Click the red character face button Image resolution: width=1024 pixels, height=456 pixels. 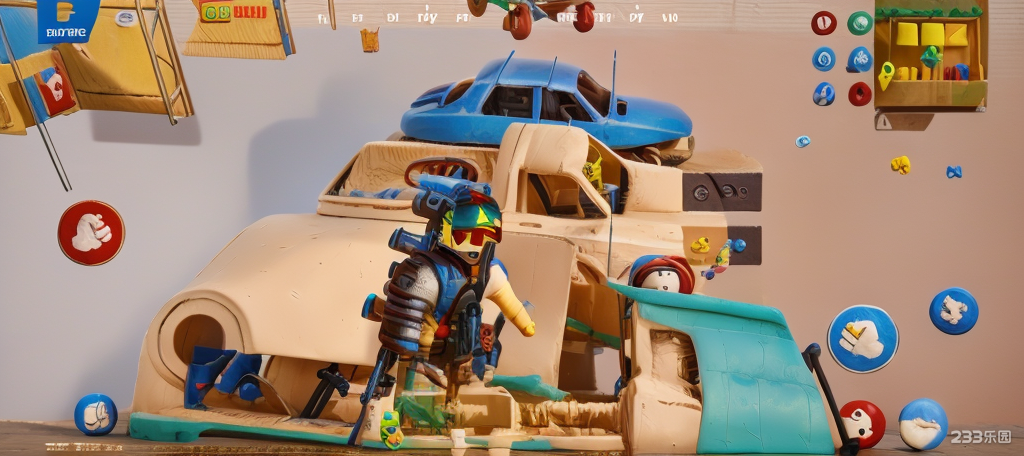pyautogui.click(x=861, y=422)
